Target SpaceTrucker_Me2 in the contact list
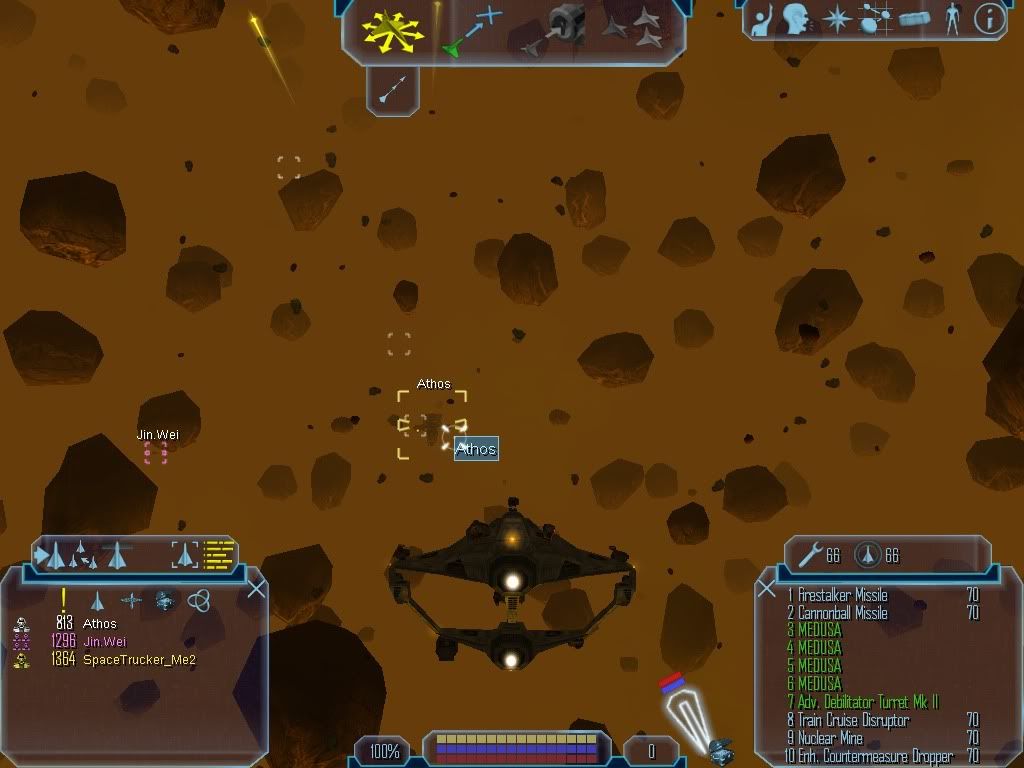The height and width of the screenshot is (768, 1024). [138, 660]
